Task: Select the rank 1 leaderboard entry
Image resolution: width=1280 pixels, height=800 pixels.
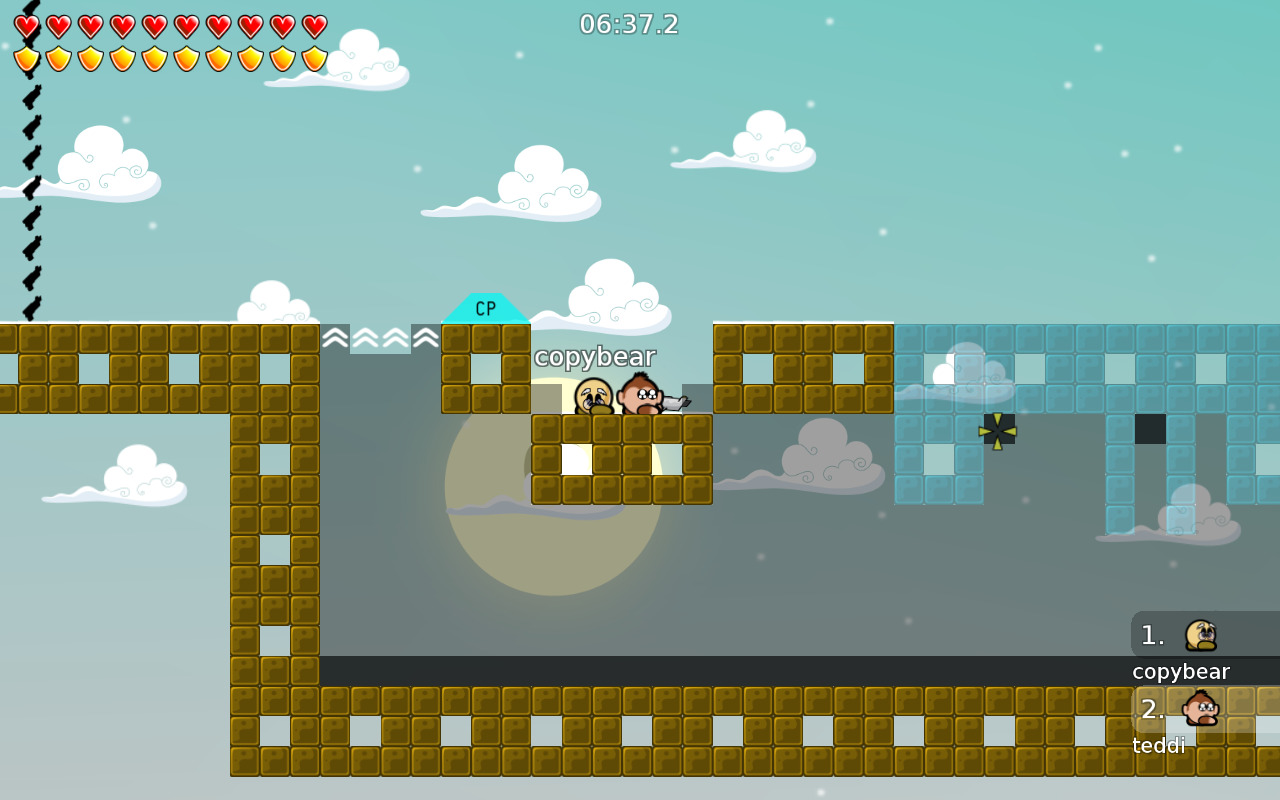Action: (x=1180, y=634)
